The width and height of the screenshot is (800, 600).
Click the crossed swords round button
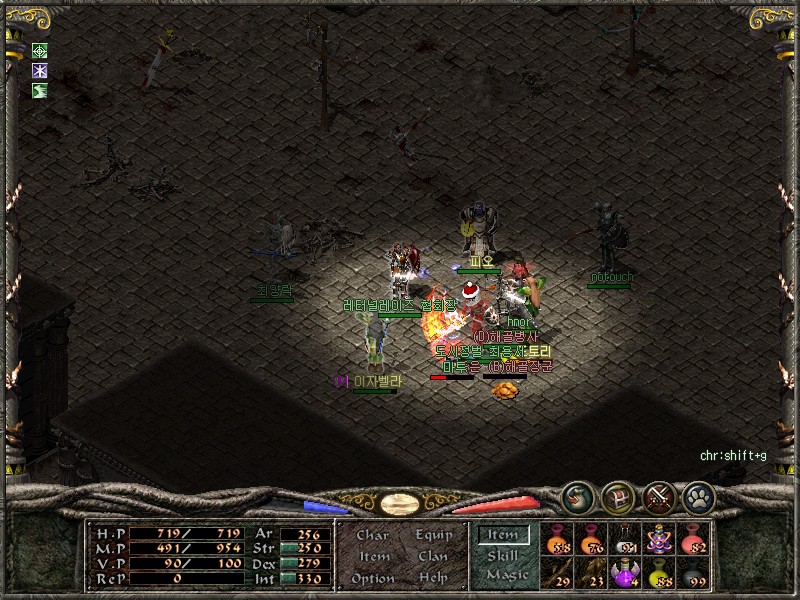[657, 496]
